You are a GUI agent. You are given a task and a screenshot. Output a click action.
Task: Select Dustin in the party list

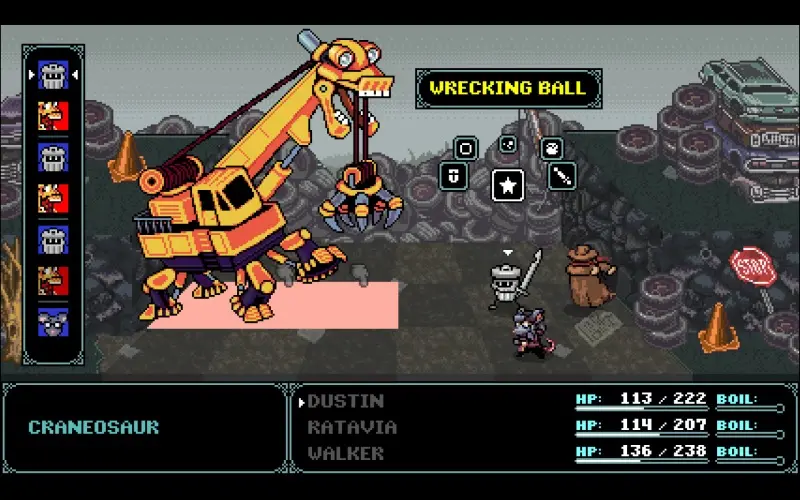click(x=346, y=401)
